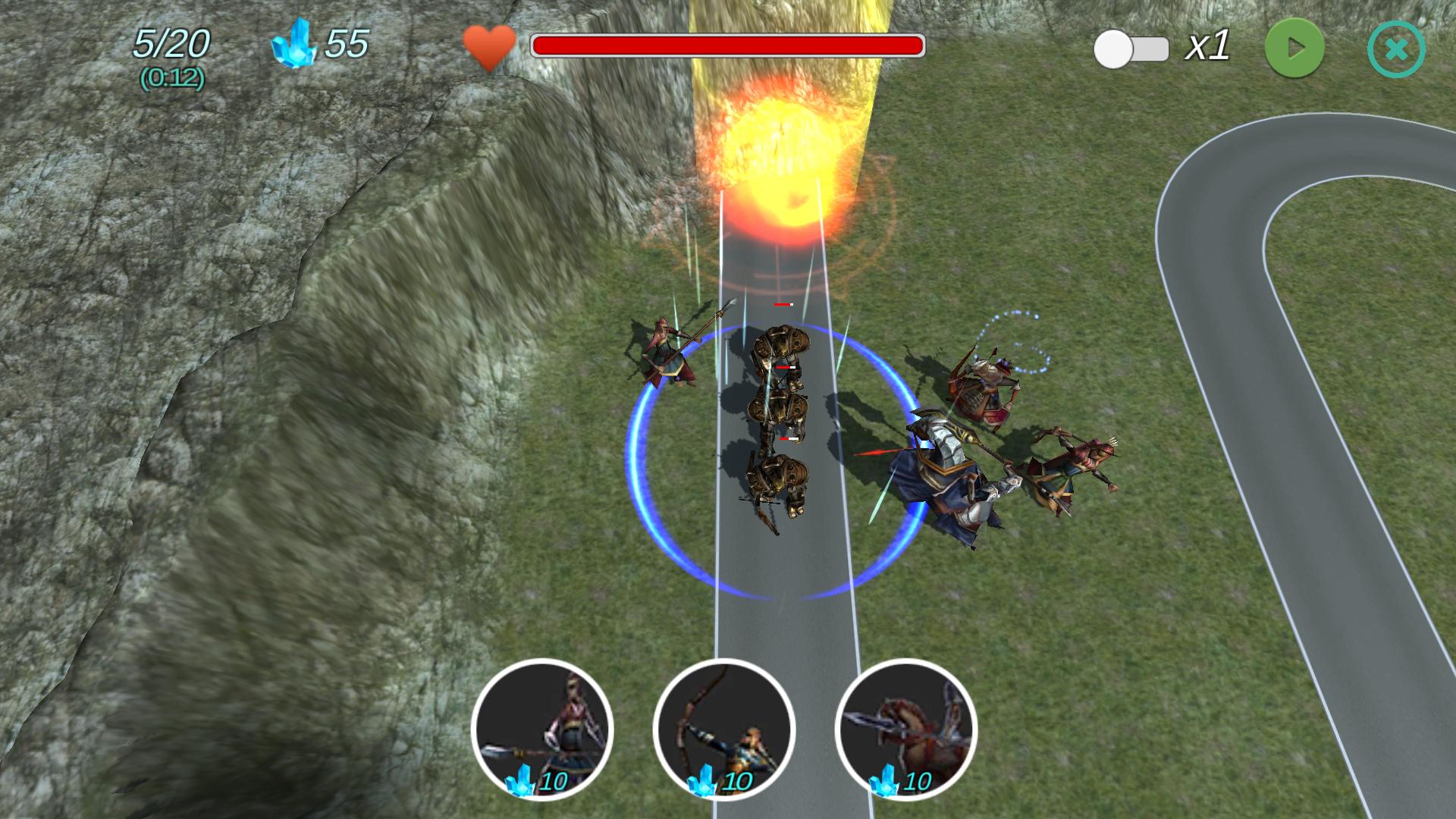Viewport: 1456px width, 819px height.
Task: Close the level with the X button
Action: point(1396,49)
